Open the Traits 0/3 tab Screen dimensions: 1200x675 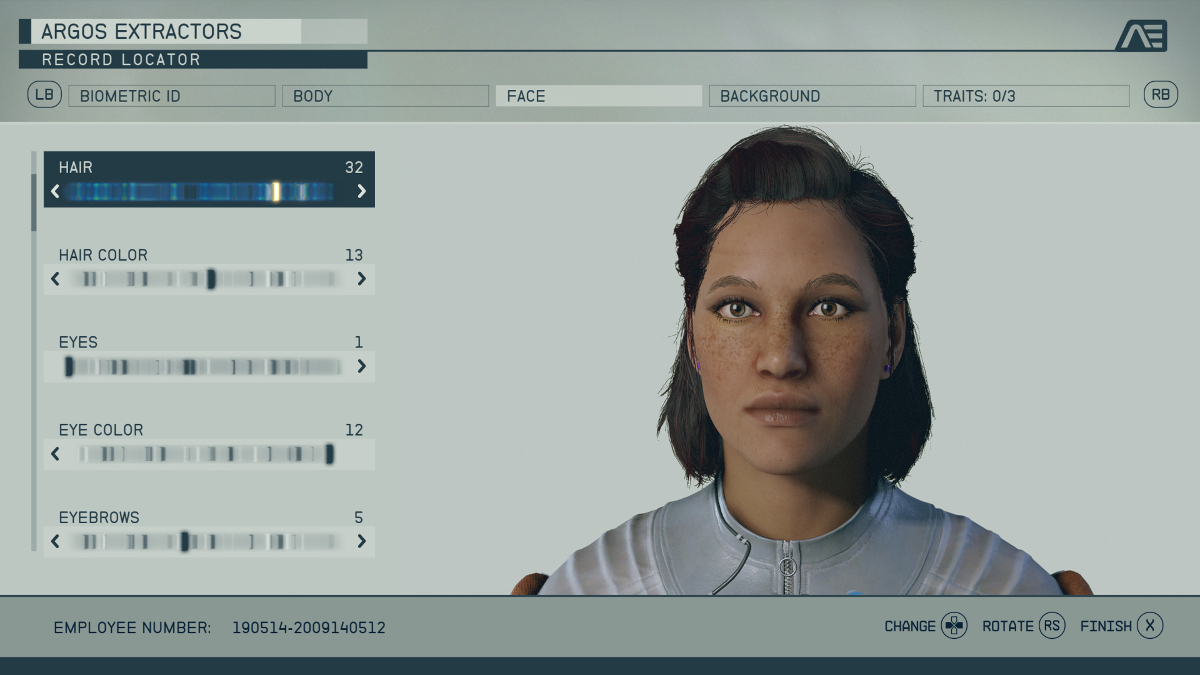click(1025, 96)
